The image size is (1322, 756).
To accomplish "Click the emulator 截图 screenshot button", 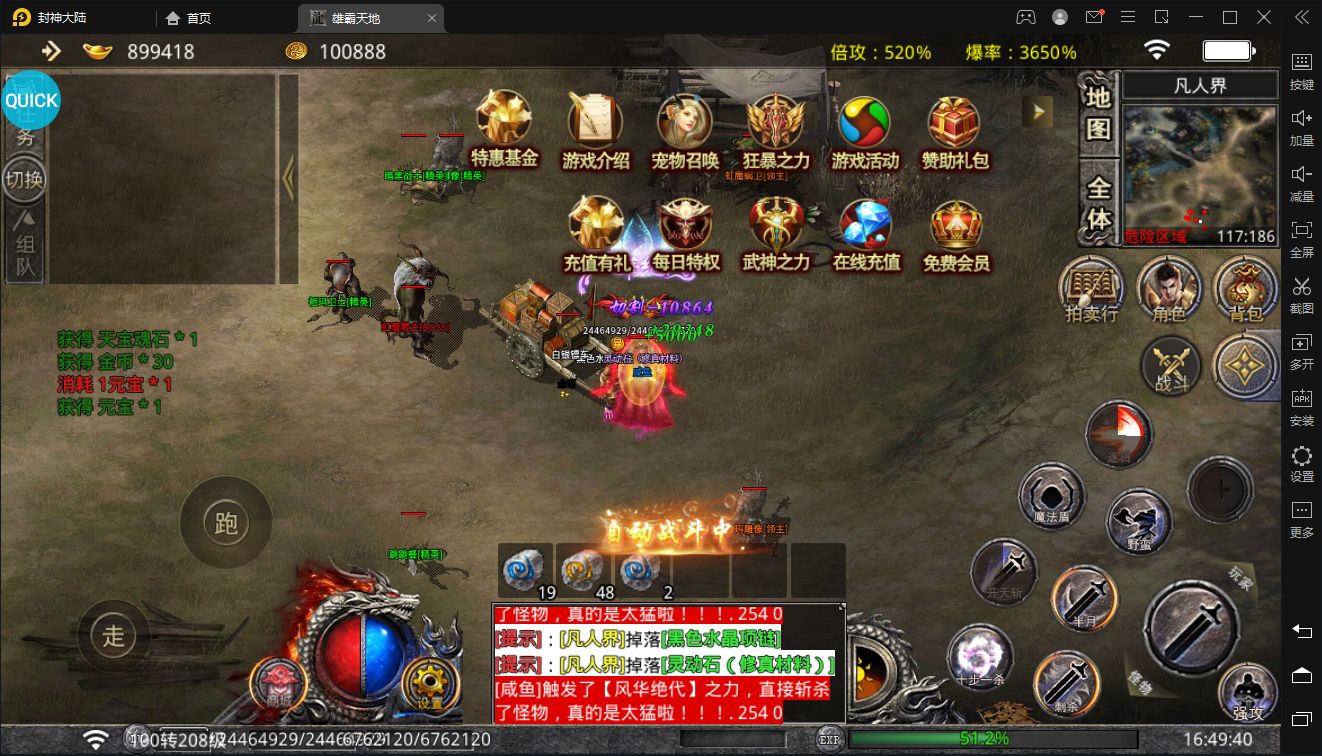I will click(1301, 292).
